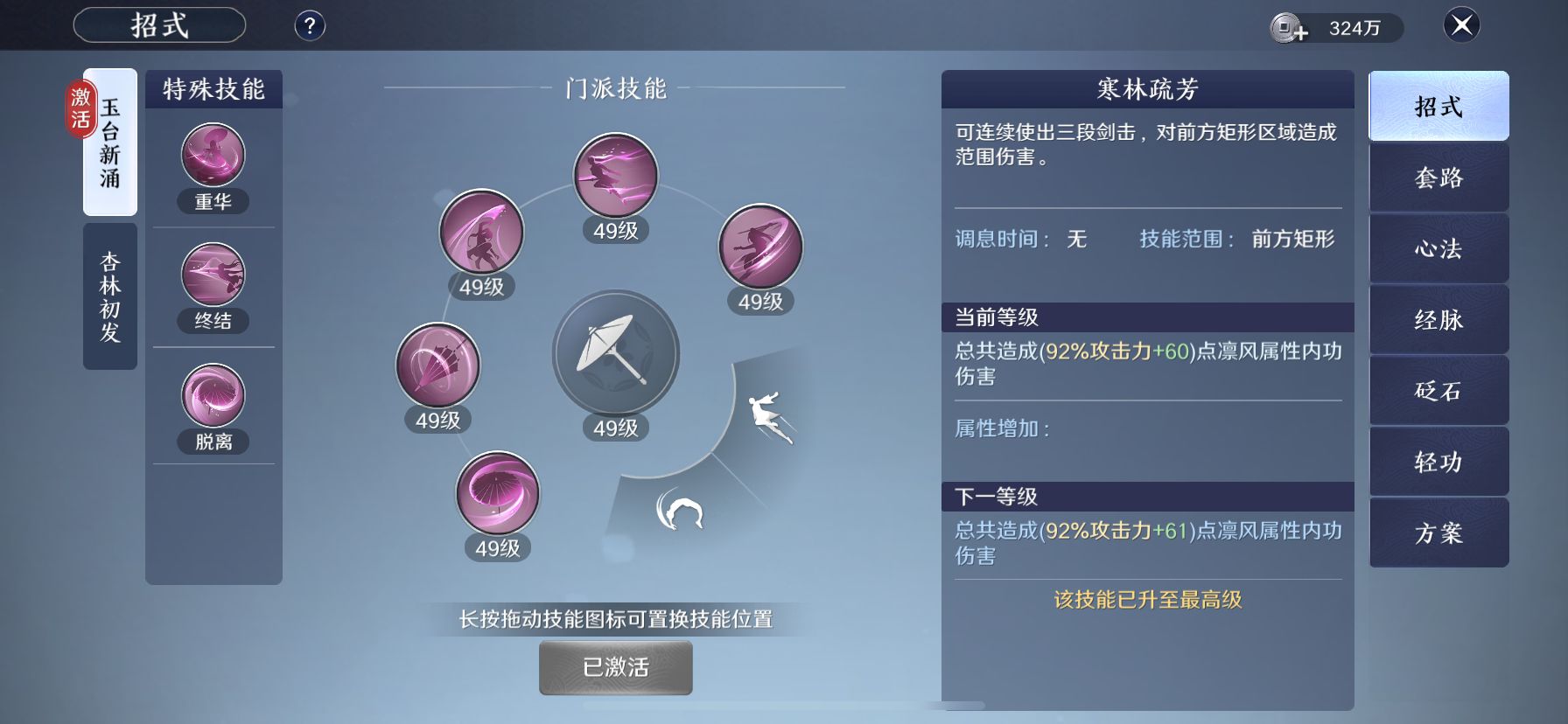This screenshot has height=724, width=1568.
Task: Click the white jumping figure icon
Action: pos(768,411)
